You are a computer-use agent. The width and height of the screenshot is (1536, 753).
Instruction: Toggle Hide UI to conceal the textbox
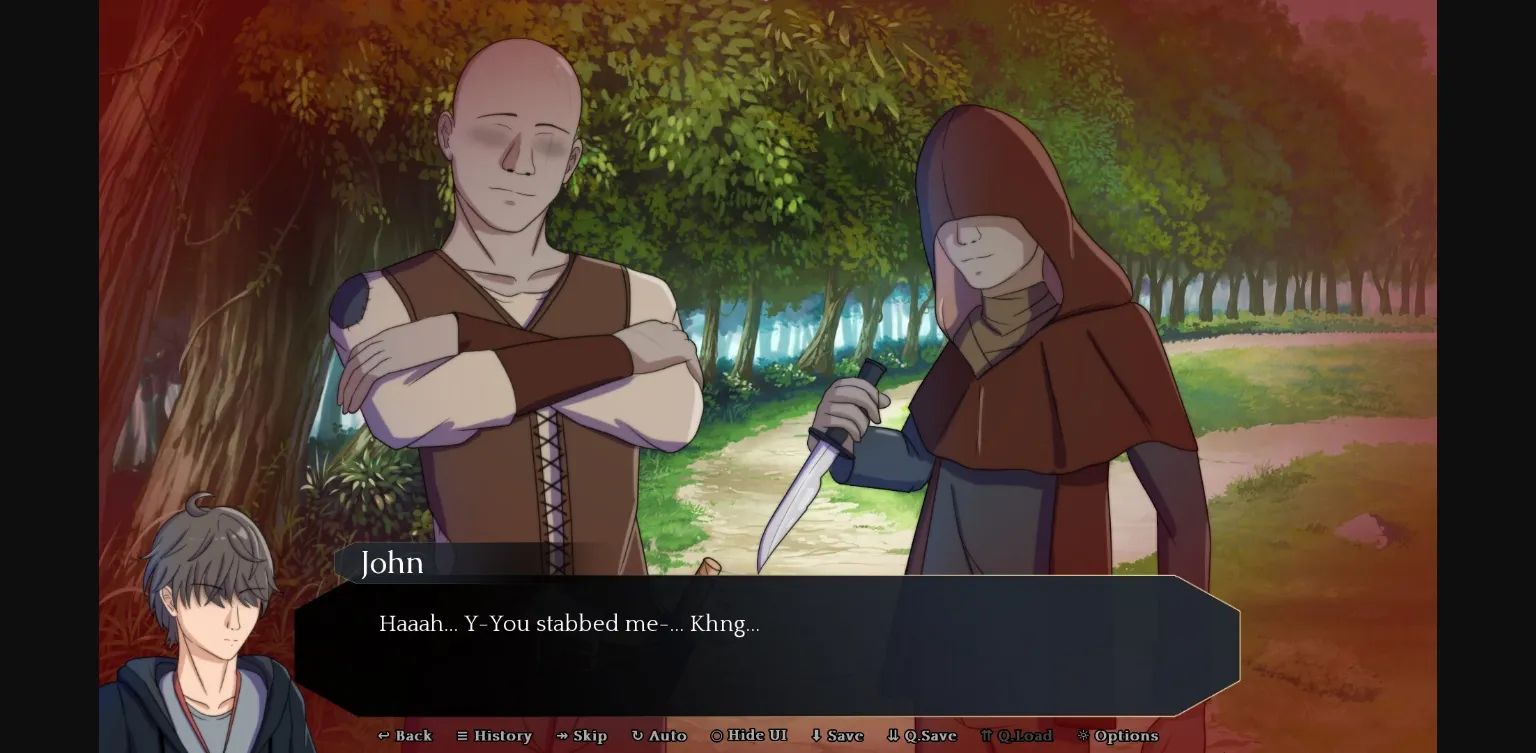coord(749,736)
